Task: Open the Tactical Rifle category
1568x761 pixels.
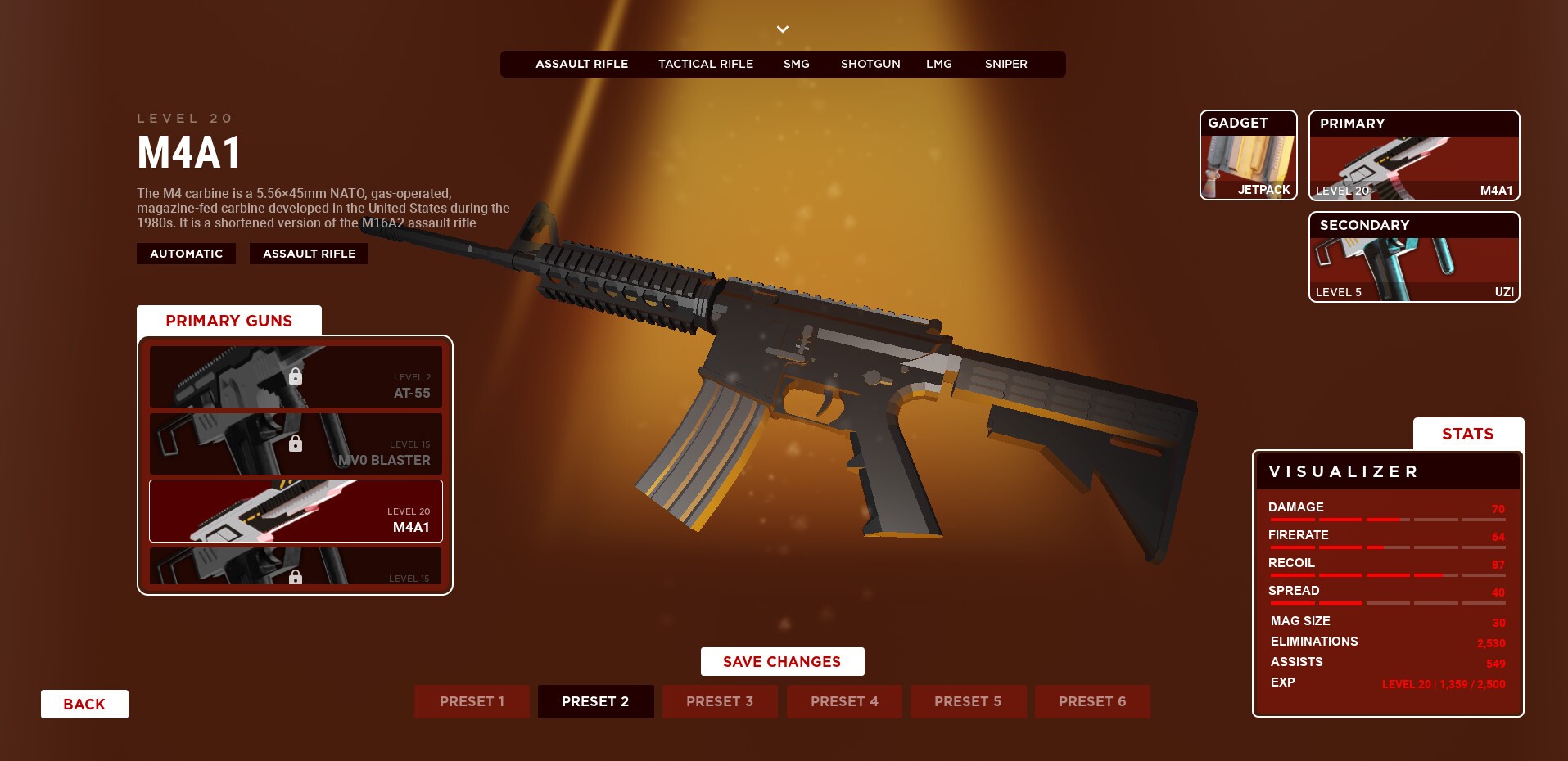Action: [705, 64]
